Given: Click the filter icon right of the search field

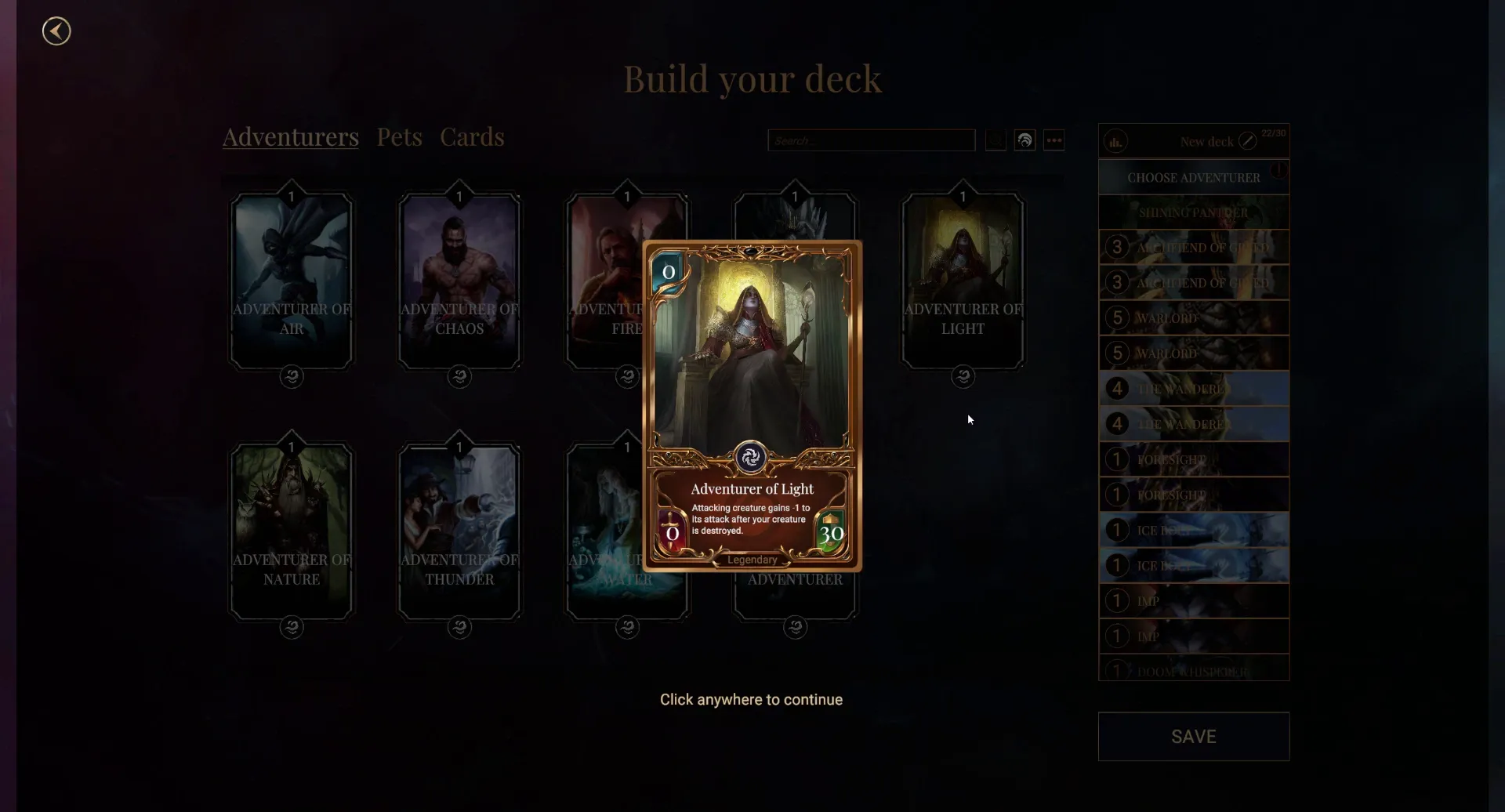Looking at the screenshot, I should [x=994, y=140].
